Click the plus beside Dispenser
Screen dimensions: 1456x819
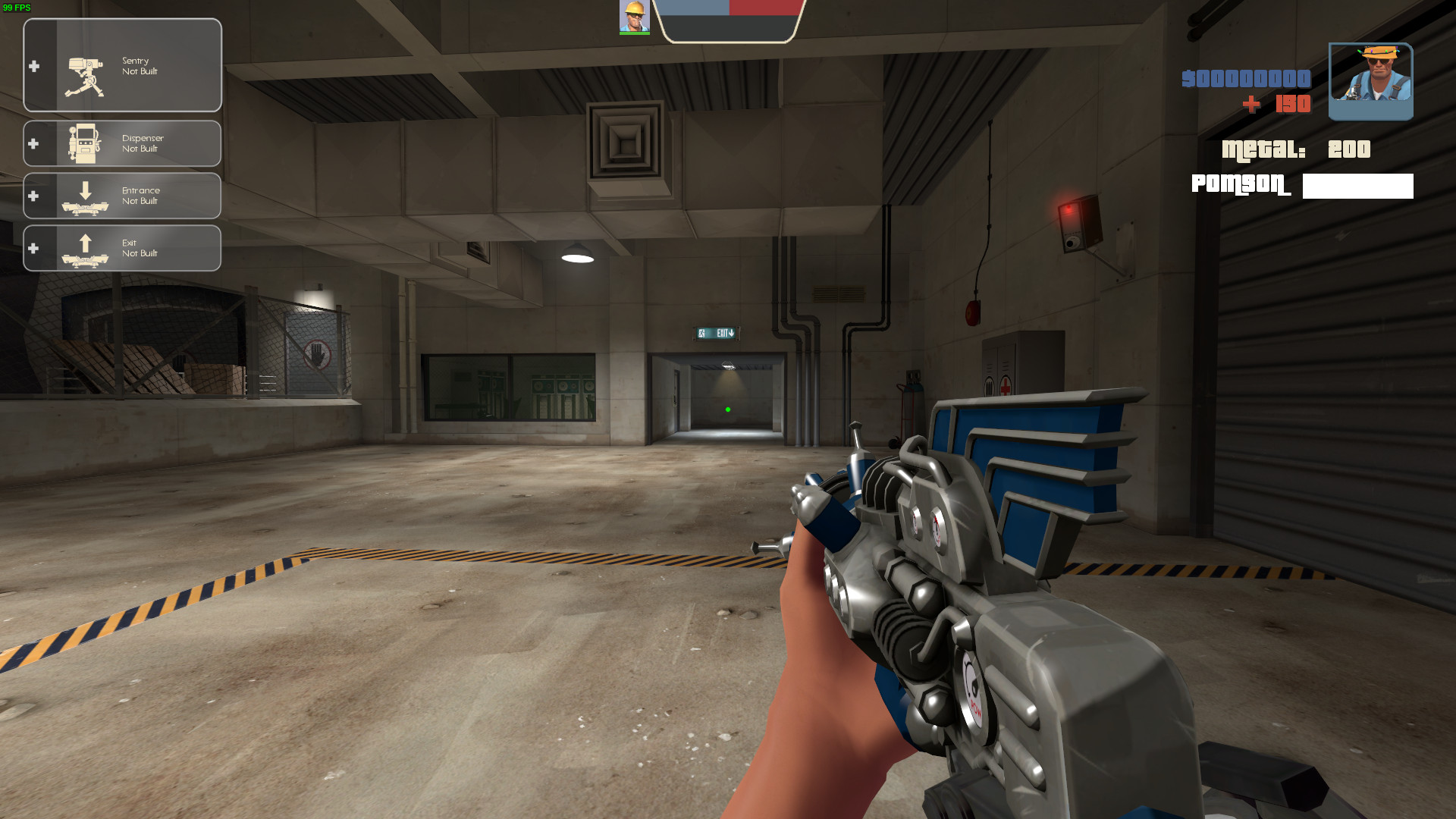click(33, 143)
